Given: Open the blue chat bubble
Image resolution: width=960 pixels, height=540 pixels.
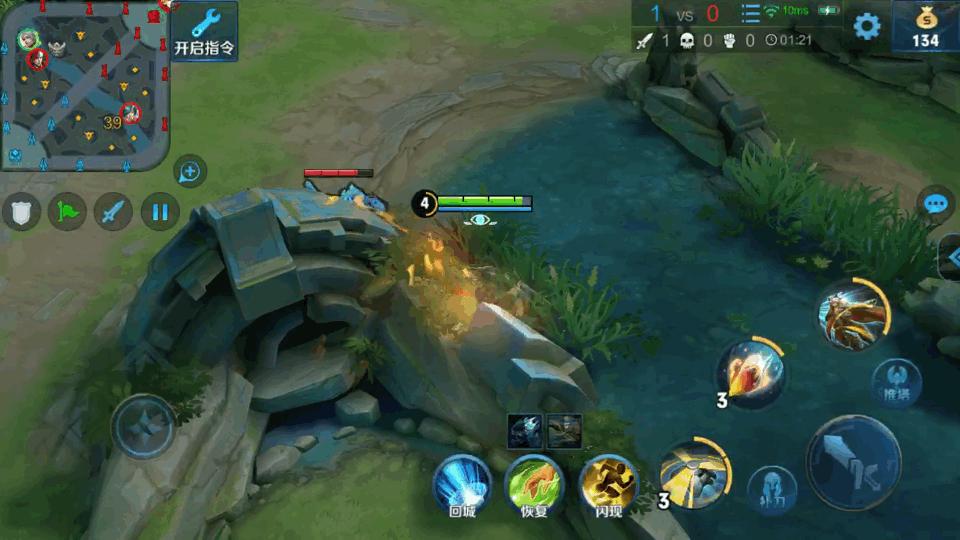Looking at the screenshot, I should (935, 205).
